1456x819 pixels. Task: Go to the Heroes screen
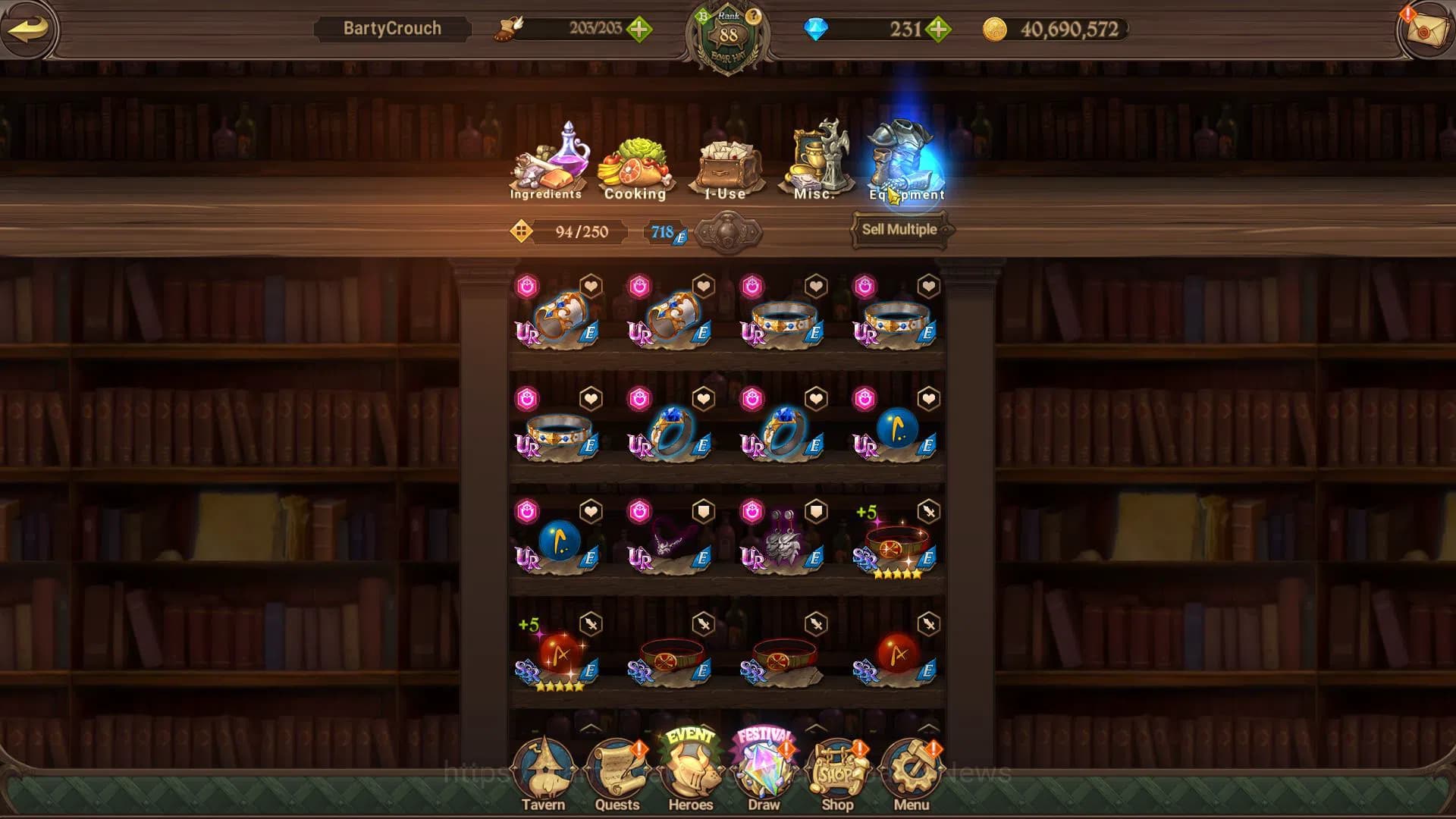tap(690, 773)
